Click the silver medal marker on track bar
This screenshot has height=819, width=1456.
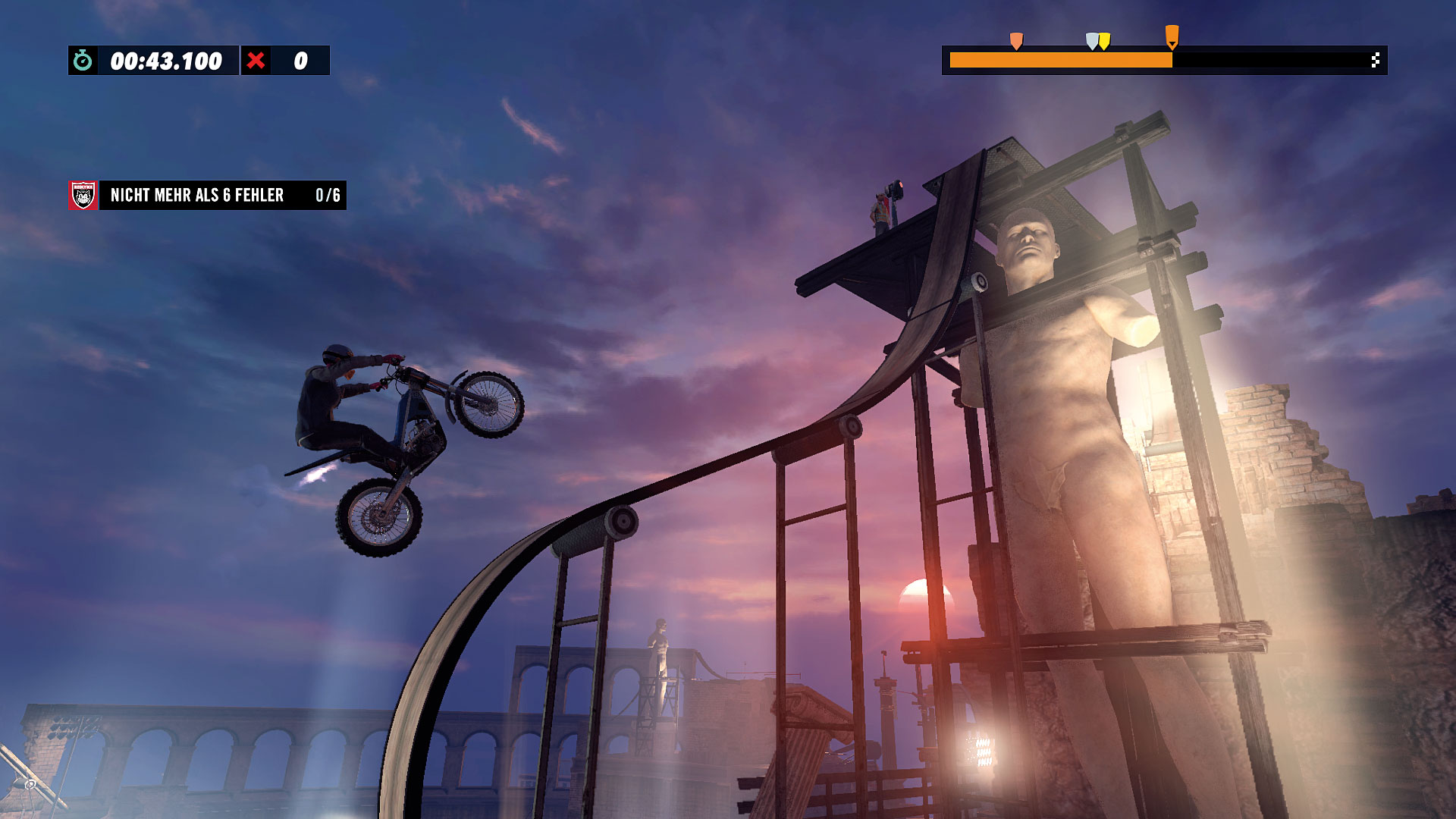point(1091,41)
